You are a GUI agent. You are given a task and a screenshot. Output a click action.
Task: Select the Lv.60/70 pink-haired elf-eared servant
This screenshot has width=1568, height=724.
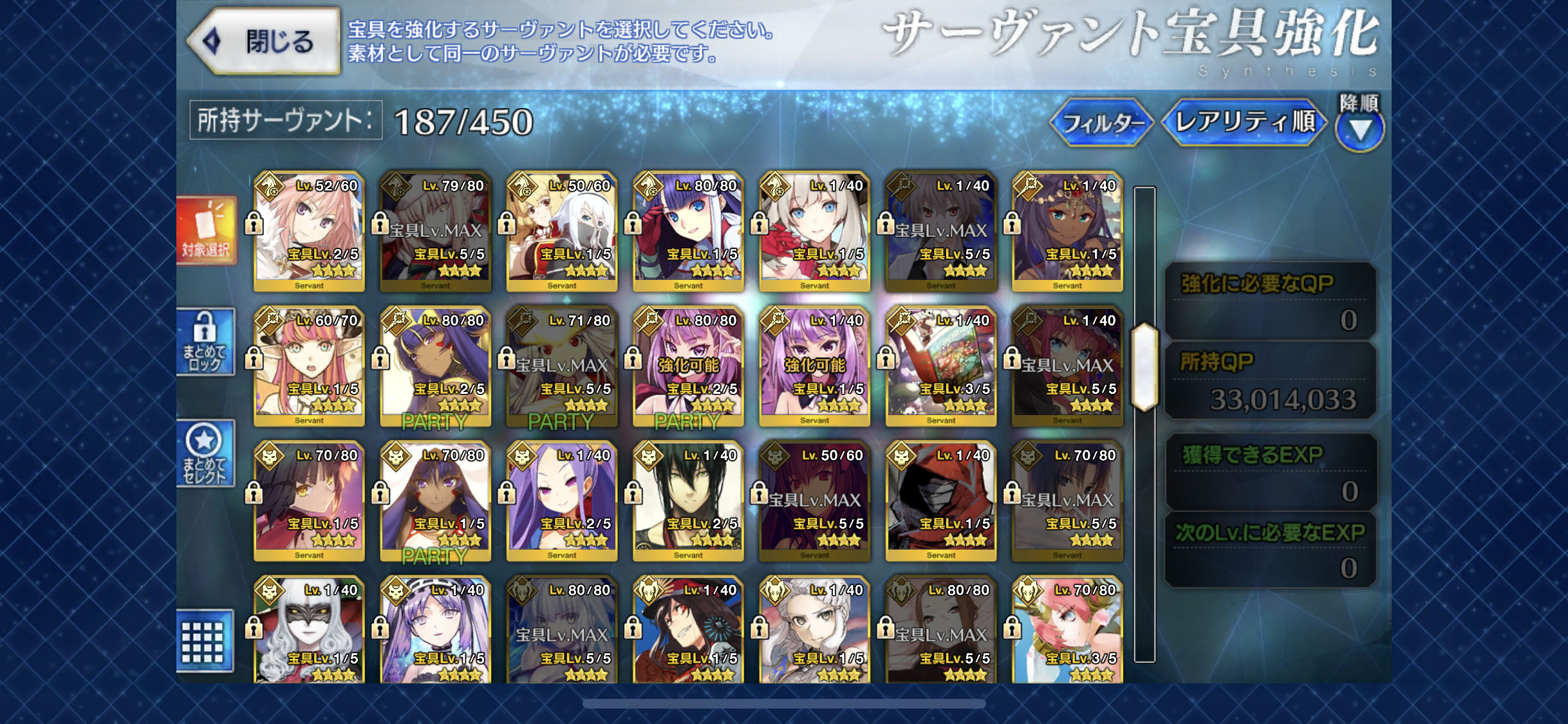(x=309, y=366)
